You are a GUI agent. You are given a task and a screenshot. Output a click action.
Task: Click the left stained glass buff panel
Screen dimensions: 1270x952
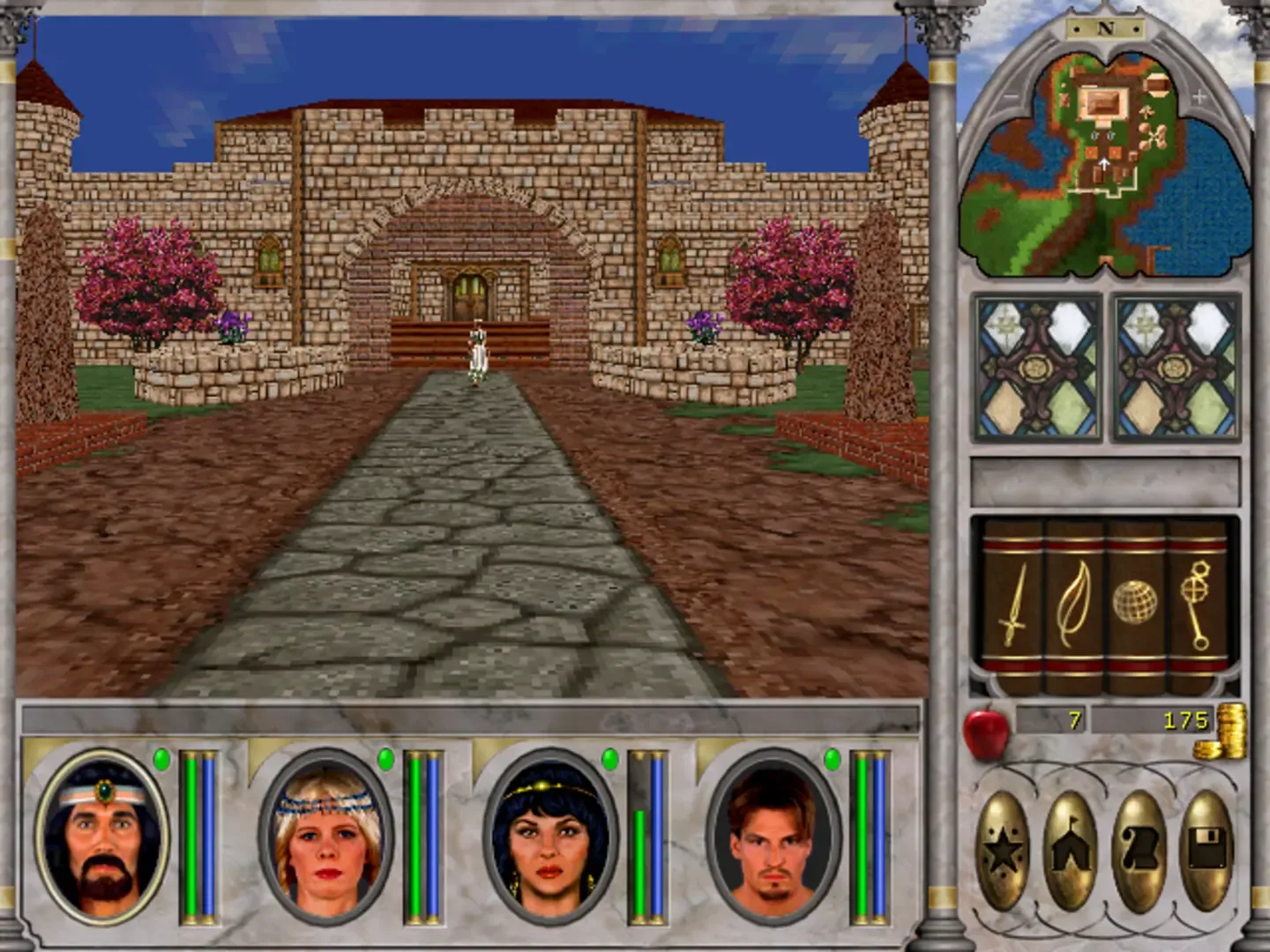point(1038,366)
